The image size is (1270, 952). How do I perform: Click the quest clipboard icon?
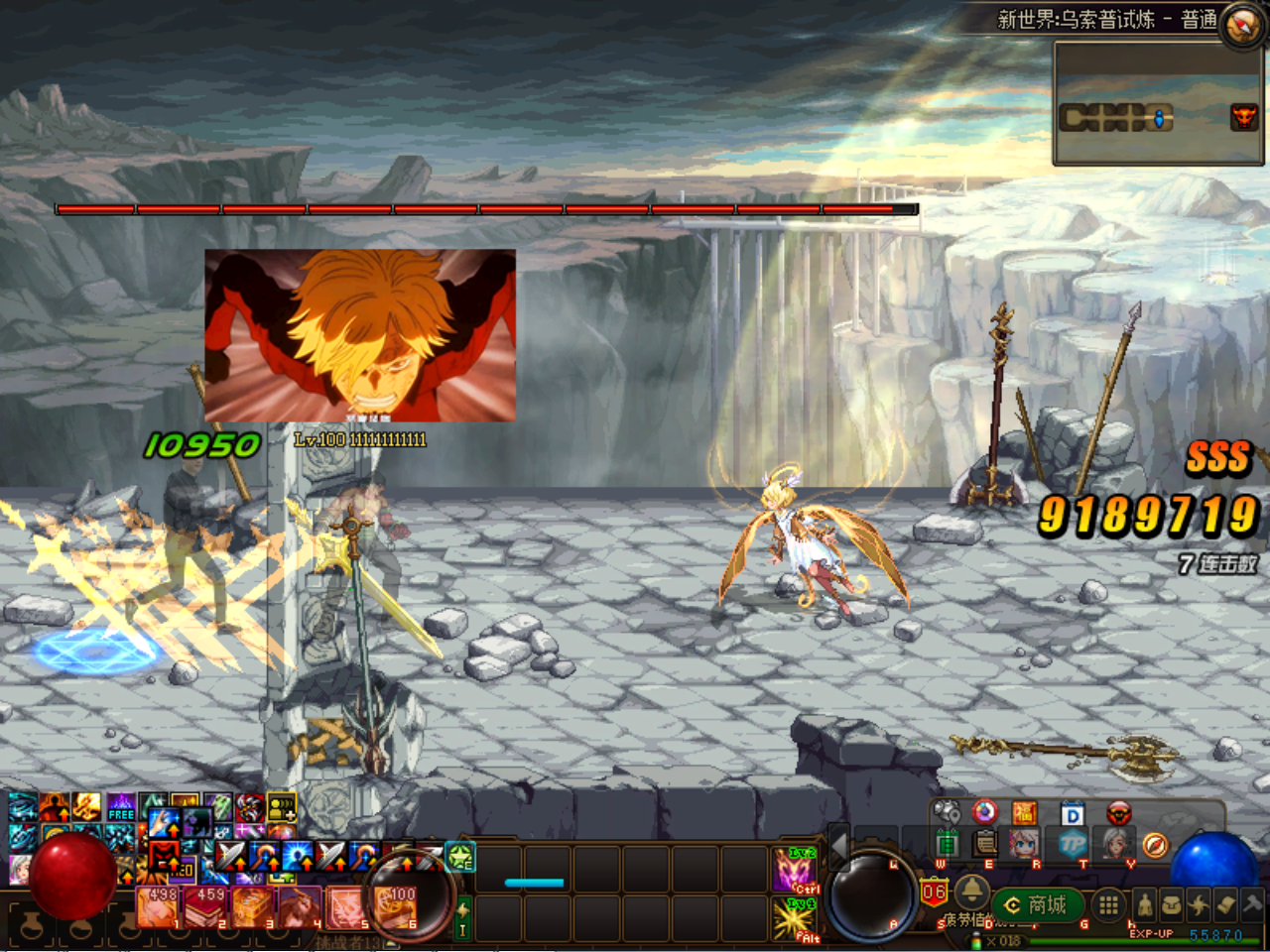point(983,845)
